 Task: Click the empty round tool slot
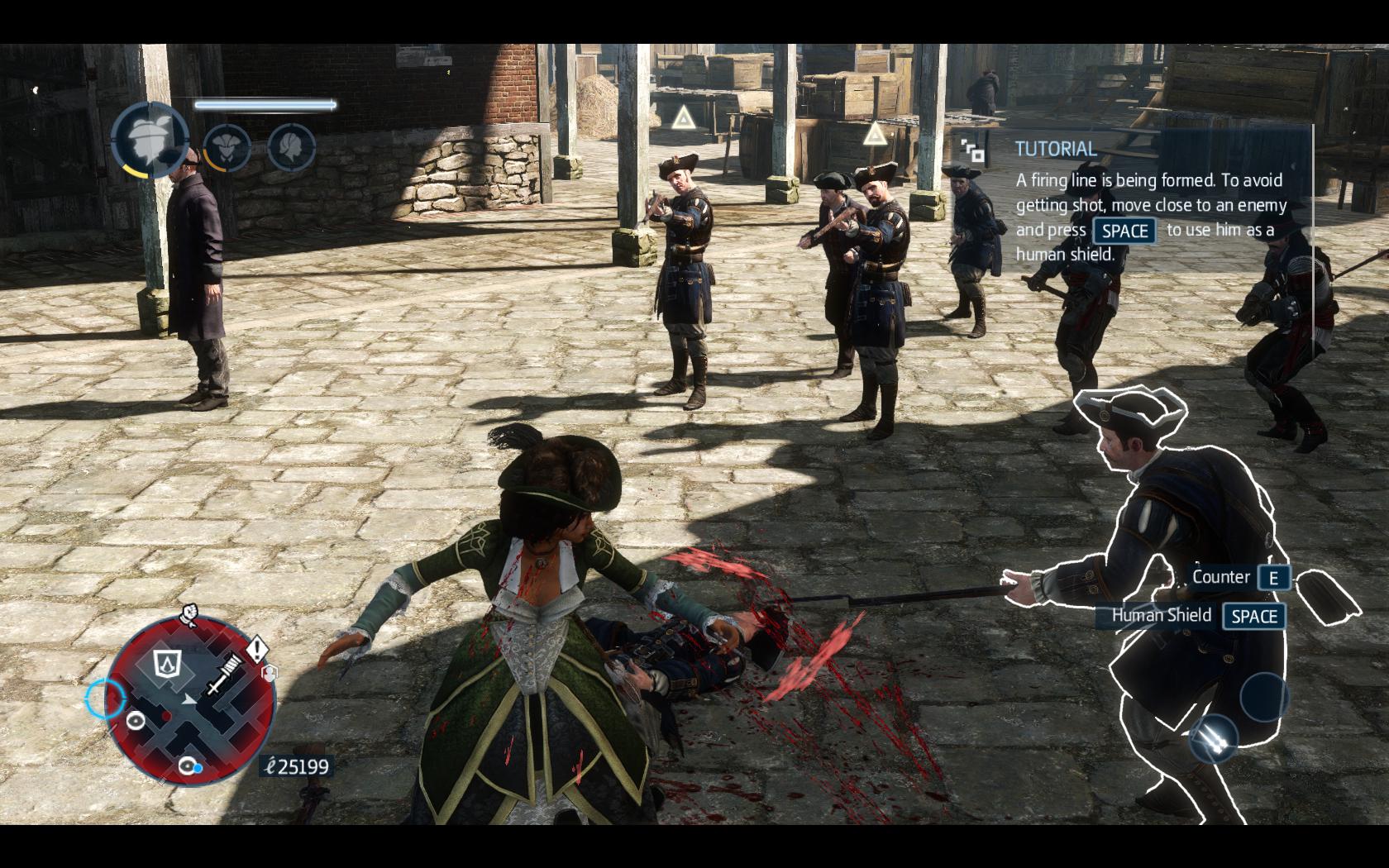pyautogui.click(x=1263, y=696)
